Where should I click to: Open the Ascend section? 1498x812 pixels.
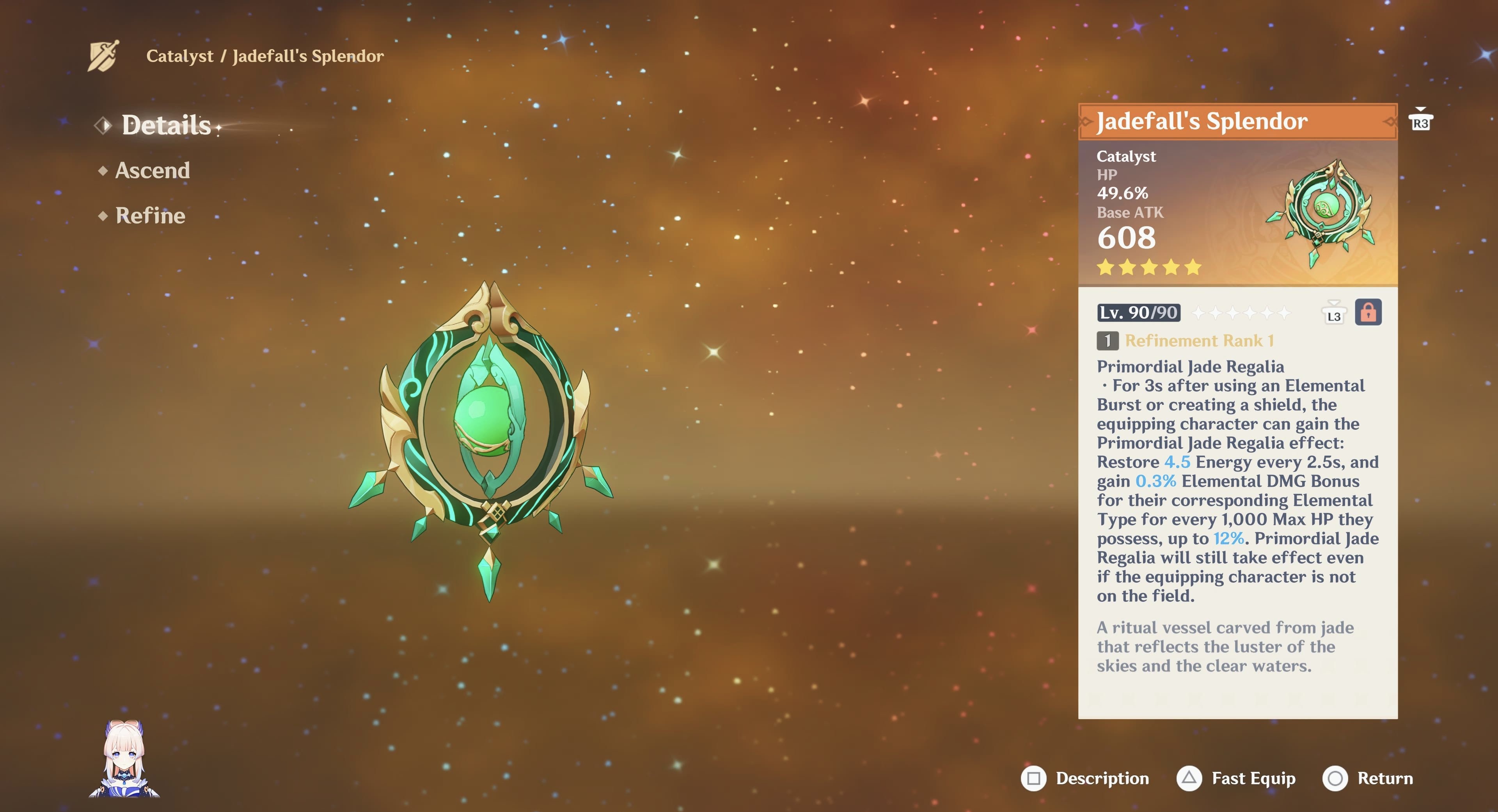(x=152, y=170)
